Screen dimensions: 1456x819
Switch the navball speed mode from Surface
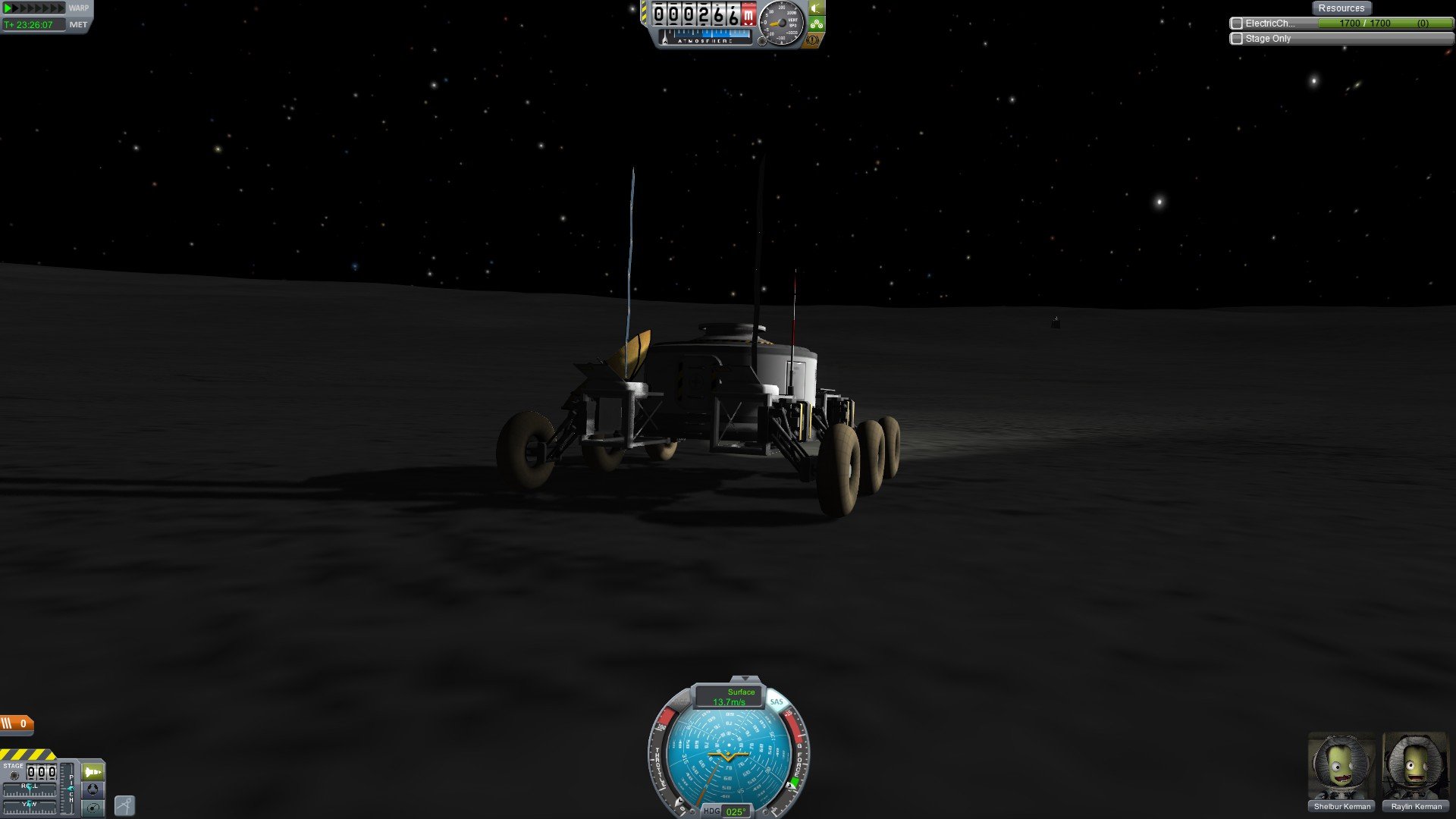729,696
